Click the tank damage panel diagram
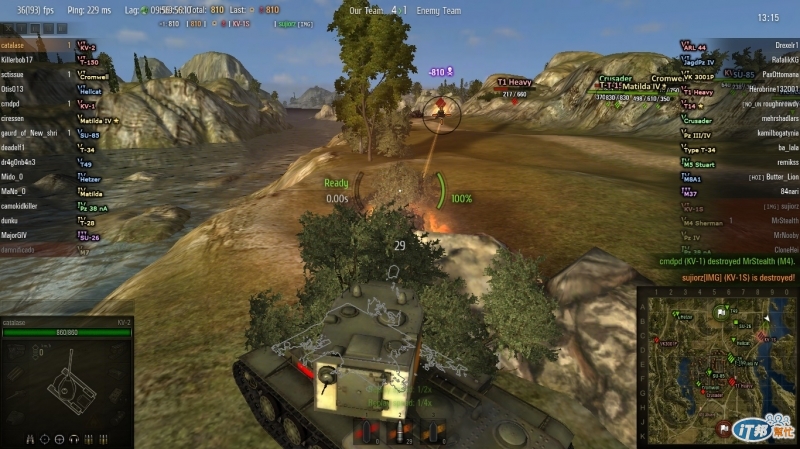This screenshot has height=449, width=800. click(x=66, y=380)
